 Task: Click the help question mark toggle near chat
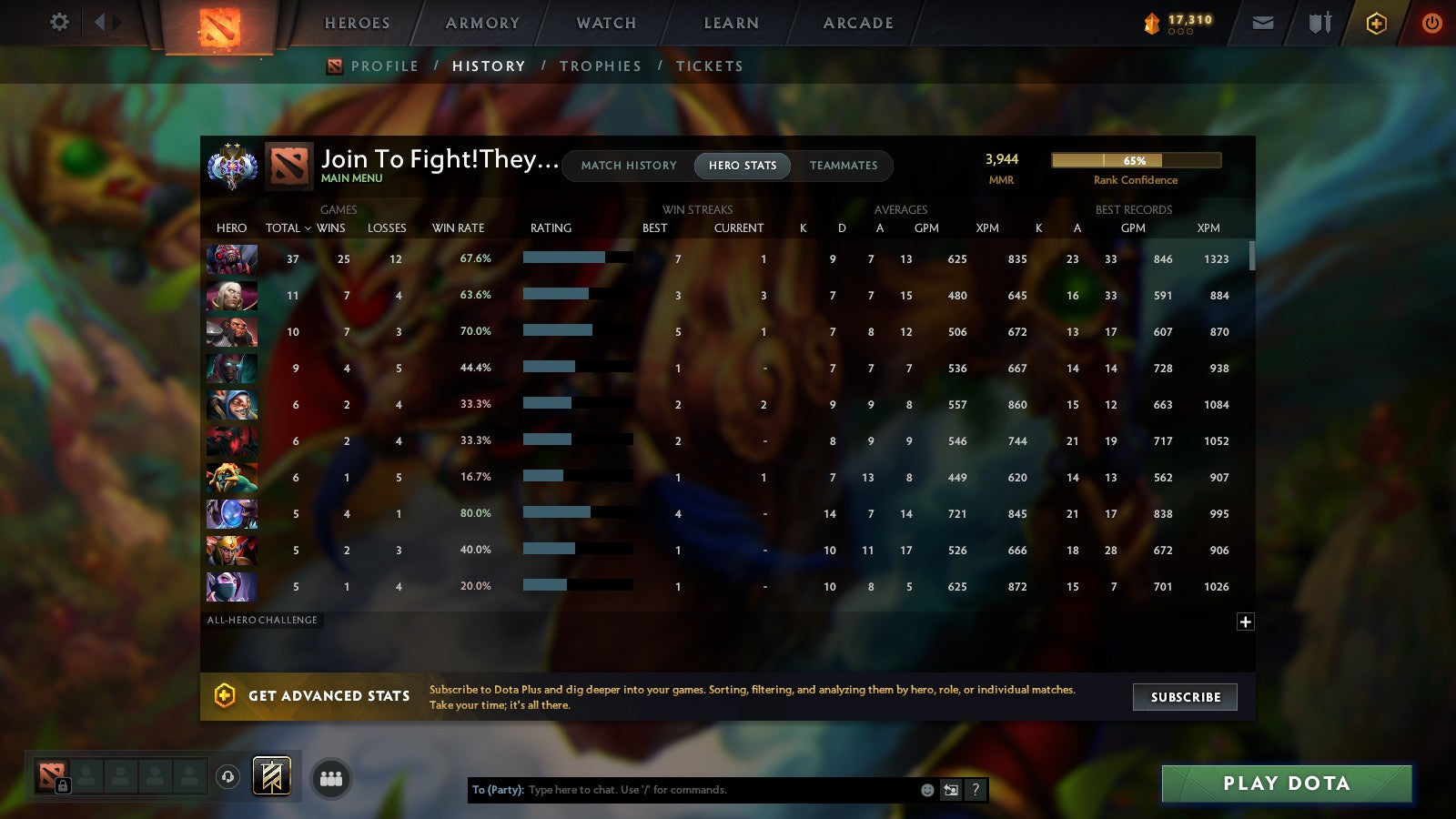[x=975, y=790]
